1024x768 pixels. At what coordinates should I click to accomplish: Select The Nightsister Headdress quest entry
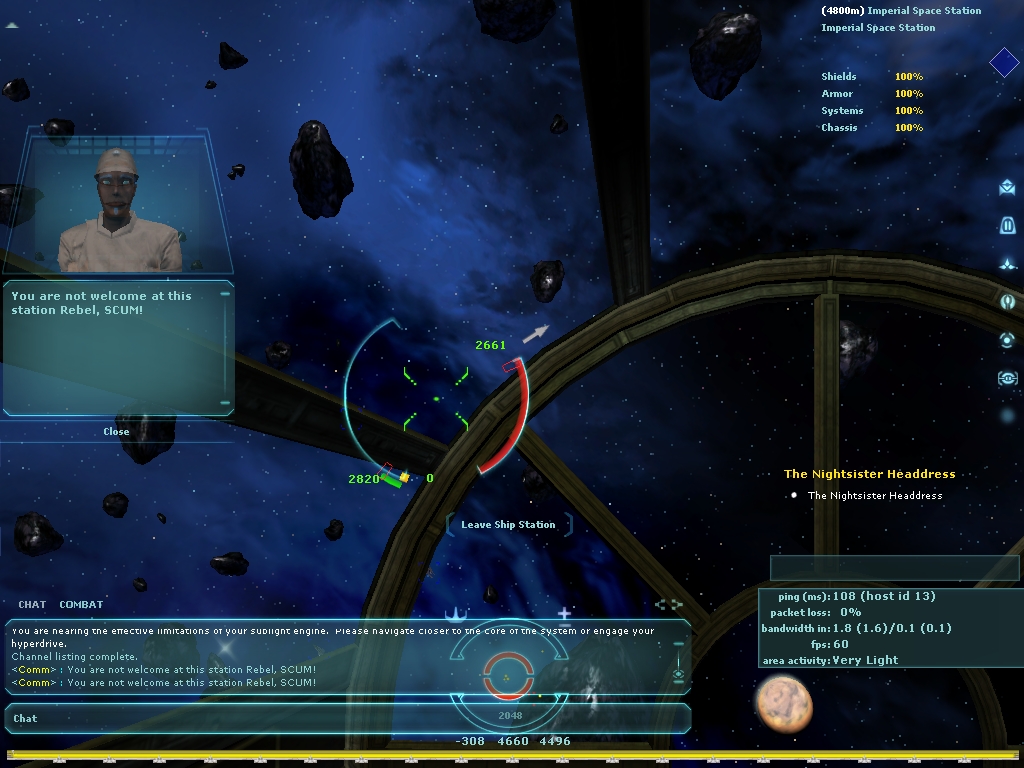tap(874, 496)
